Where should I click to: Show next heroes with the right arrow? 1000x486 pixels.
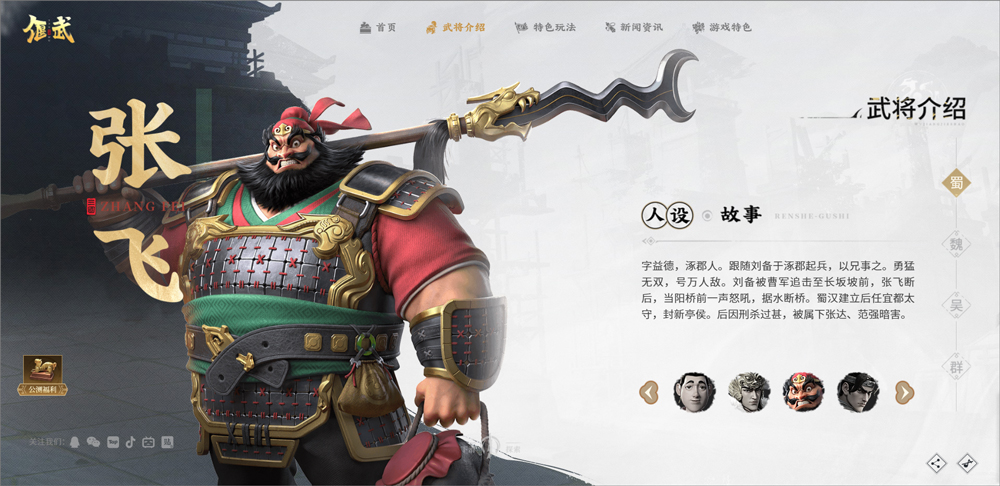903,392
